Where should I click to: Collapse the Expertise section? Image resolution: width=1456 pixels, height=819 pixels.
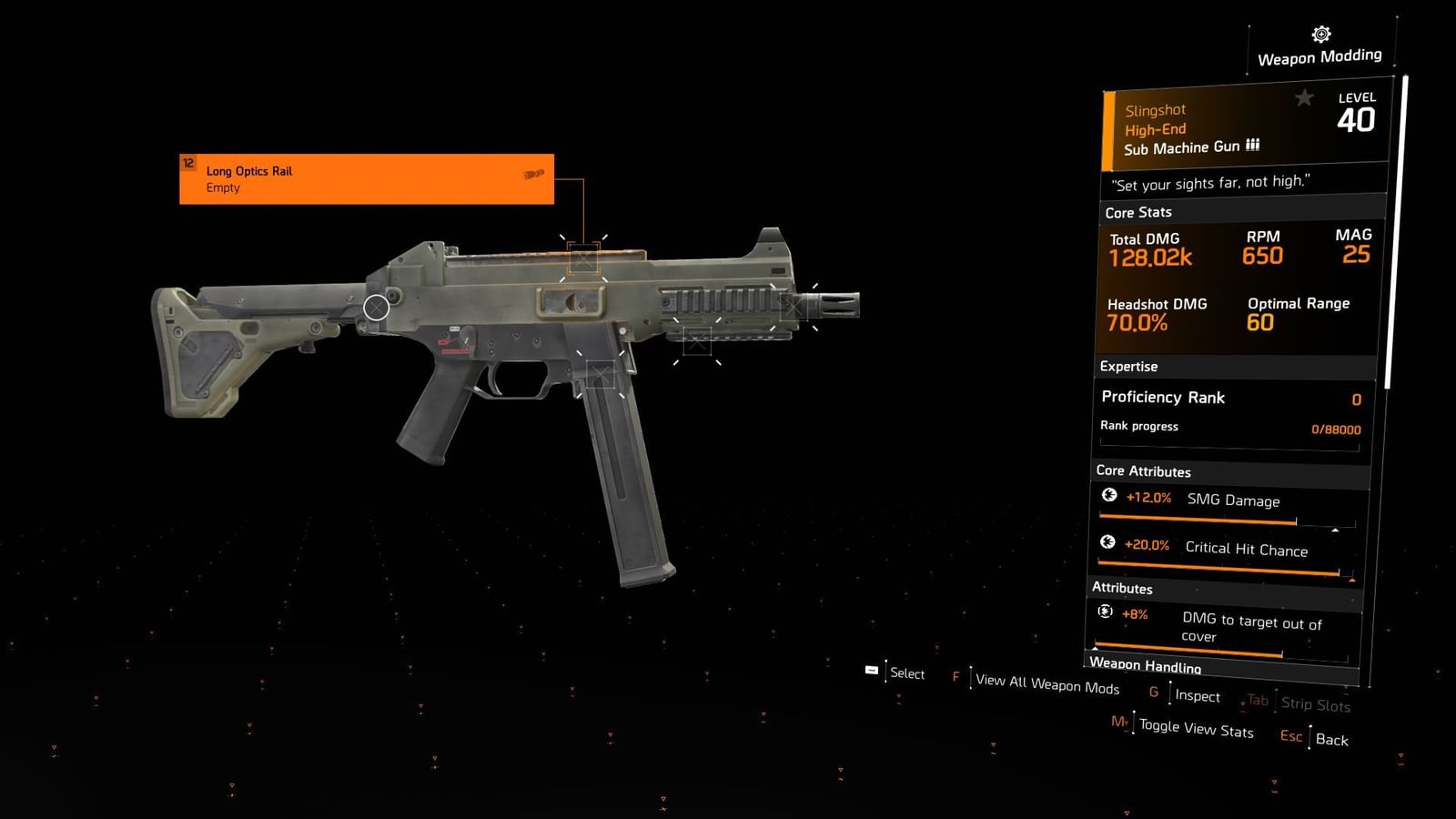pyautogui.click(x=1128, y=366)
